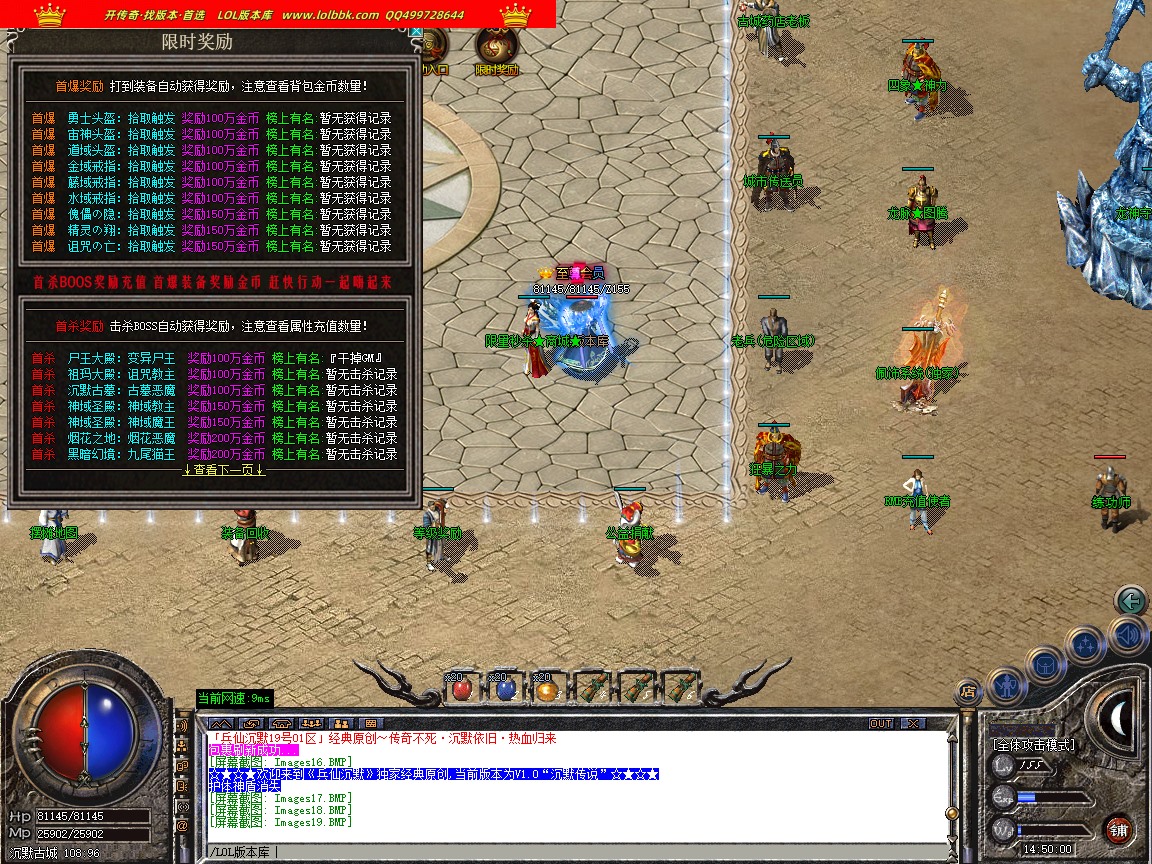This screenshot has height=864, width=1152.
Task: Select the golden orb potion slot
Action: coord(545,689)
